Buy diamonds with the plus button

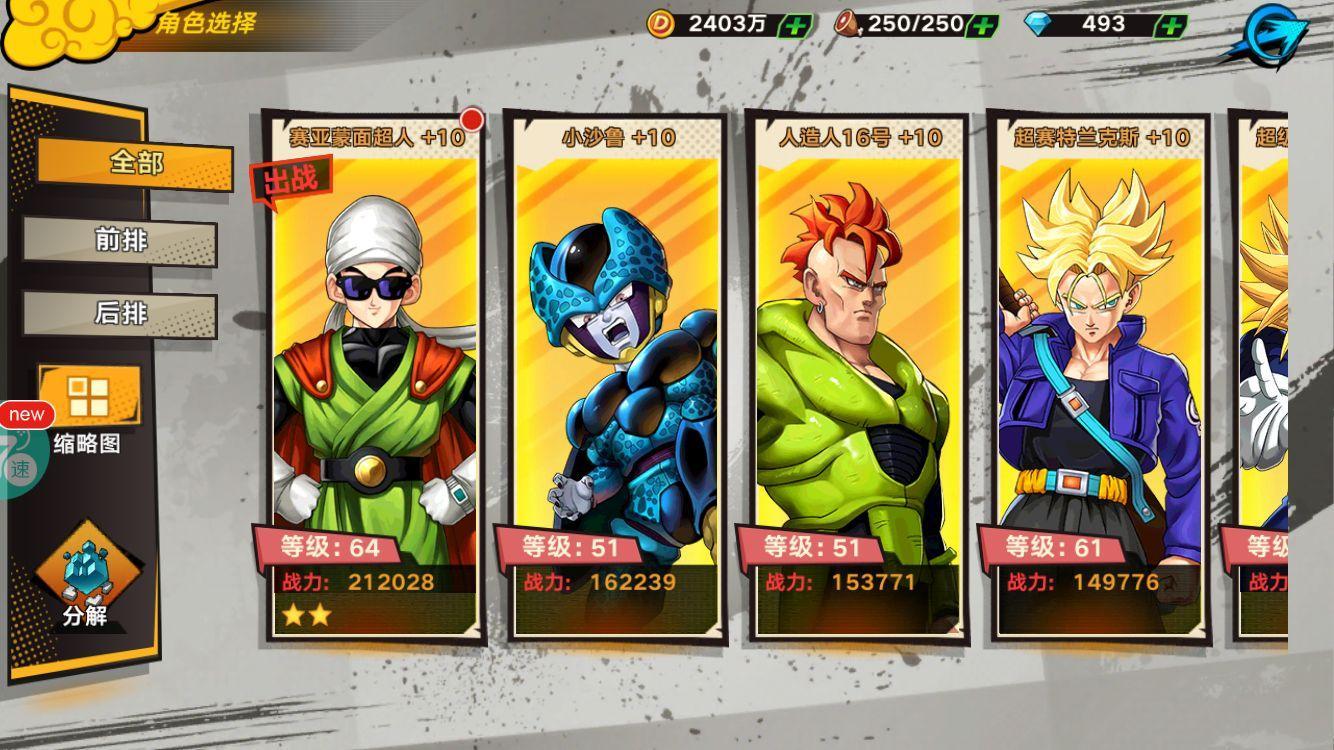pos(1170,25)
